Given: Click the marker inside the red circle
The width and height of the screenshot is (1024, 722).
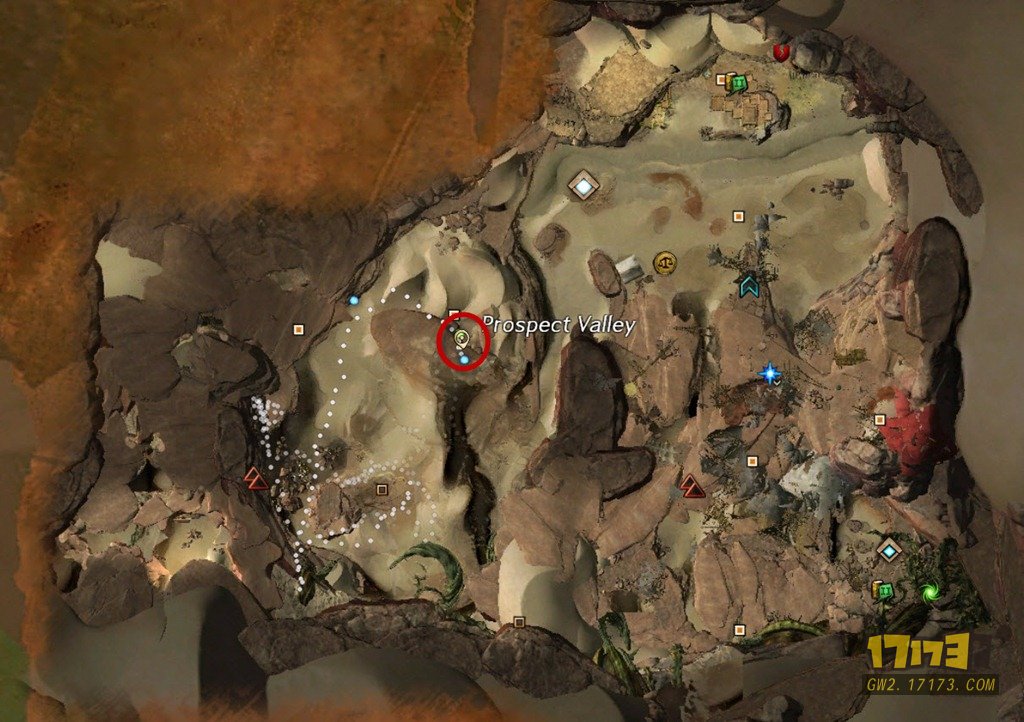Looking at the screenshot, I should coord(462,339).
